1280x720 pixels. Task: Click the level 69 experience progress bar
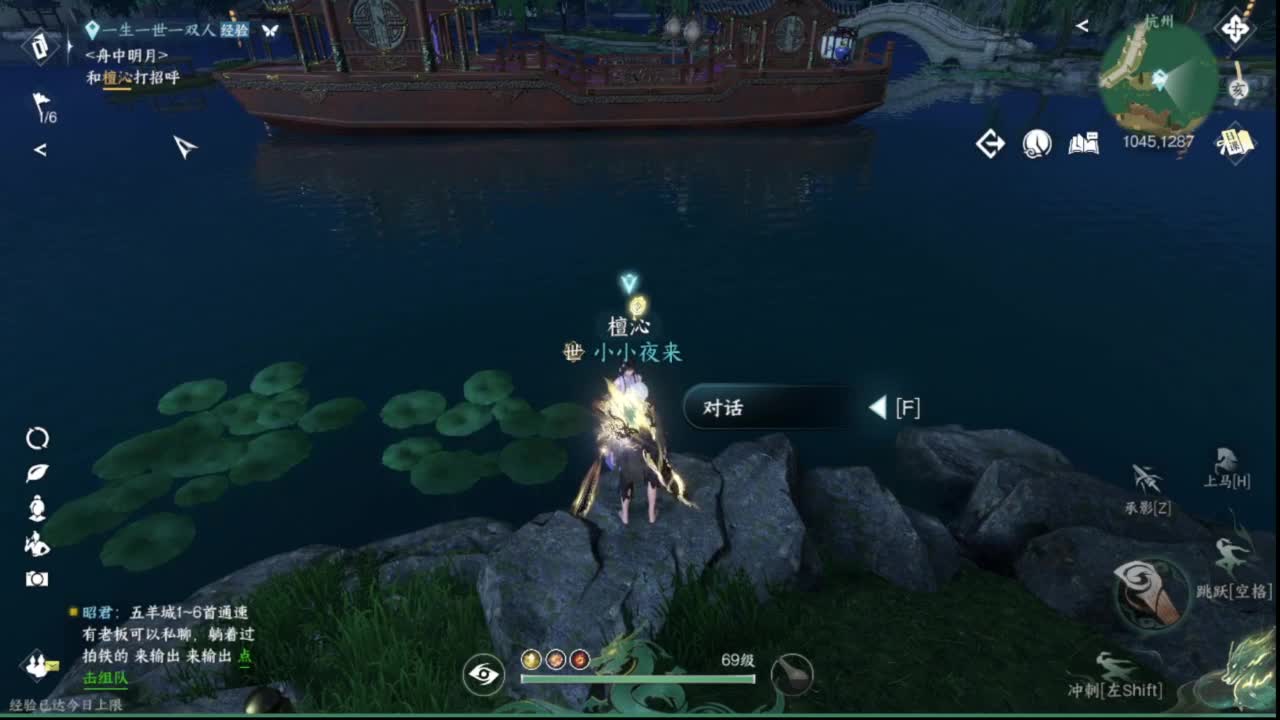(635, 677)
